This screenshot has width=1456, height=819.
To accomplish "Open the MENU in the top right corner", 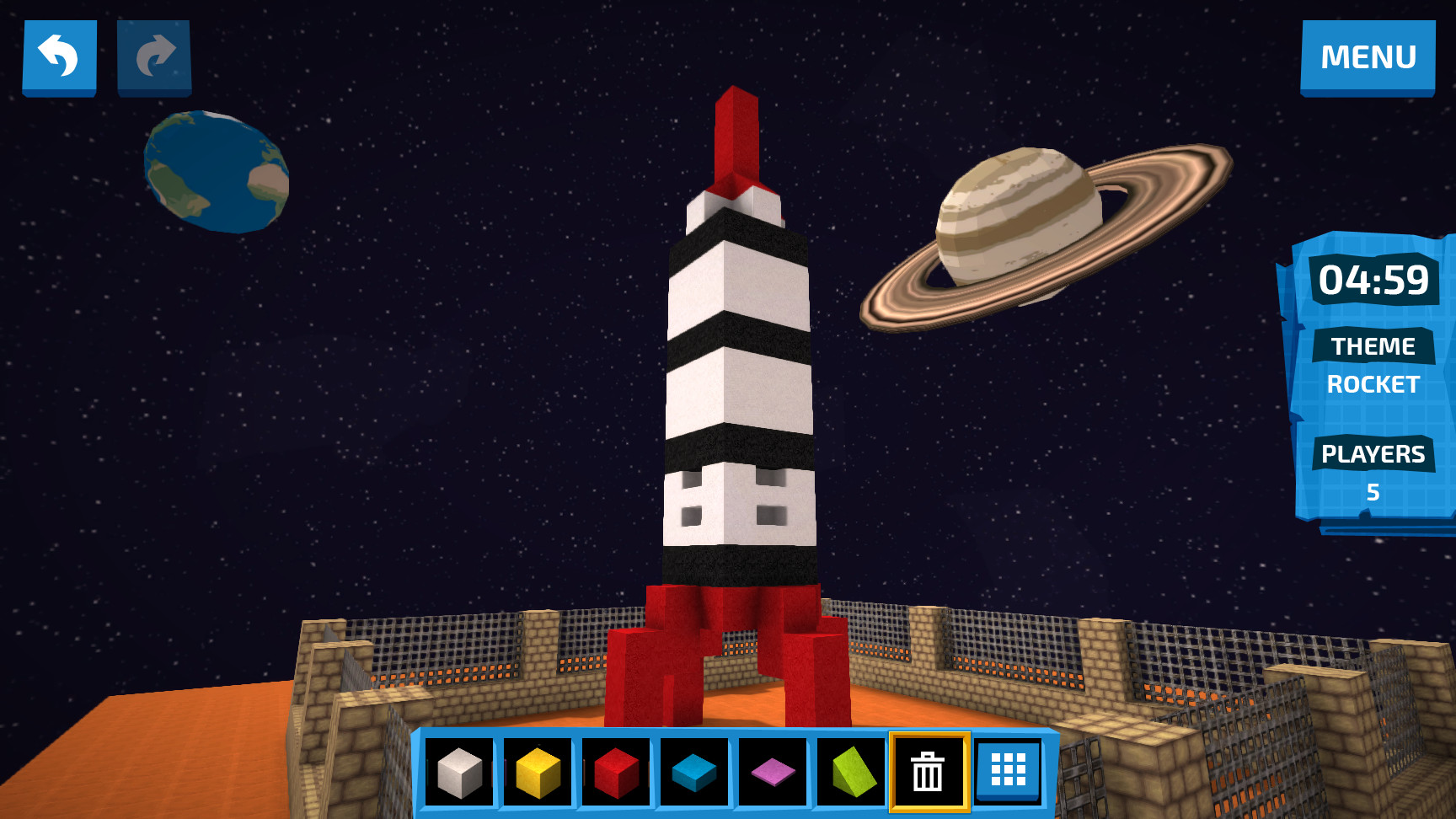I will [x=1368, y=57].
